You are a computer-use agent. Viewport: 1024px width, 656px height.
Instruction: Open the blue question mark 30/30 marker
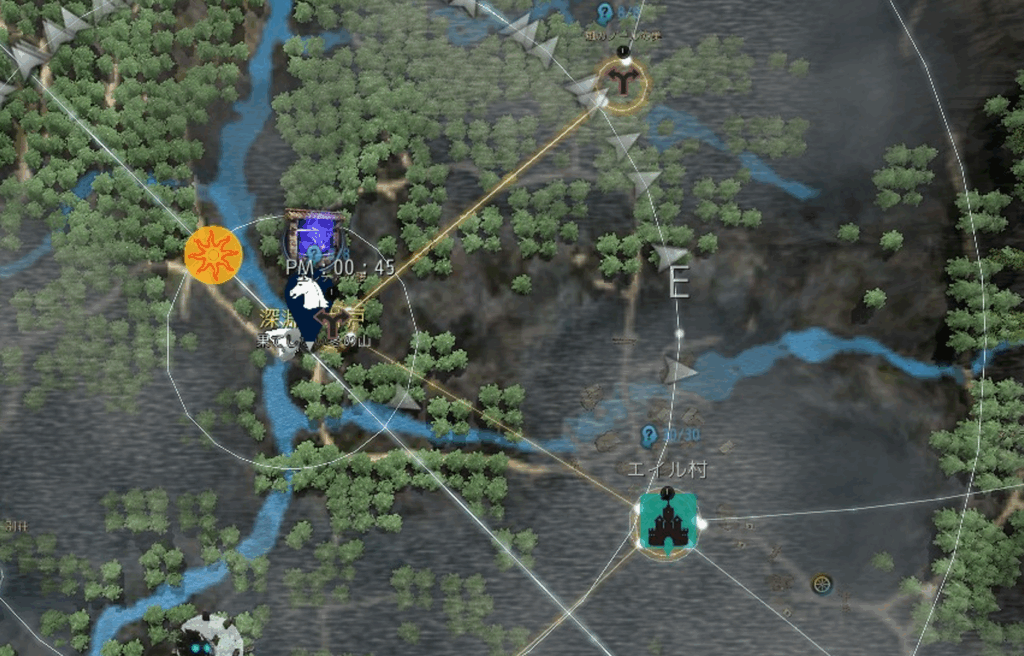coord(649,435)
